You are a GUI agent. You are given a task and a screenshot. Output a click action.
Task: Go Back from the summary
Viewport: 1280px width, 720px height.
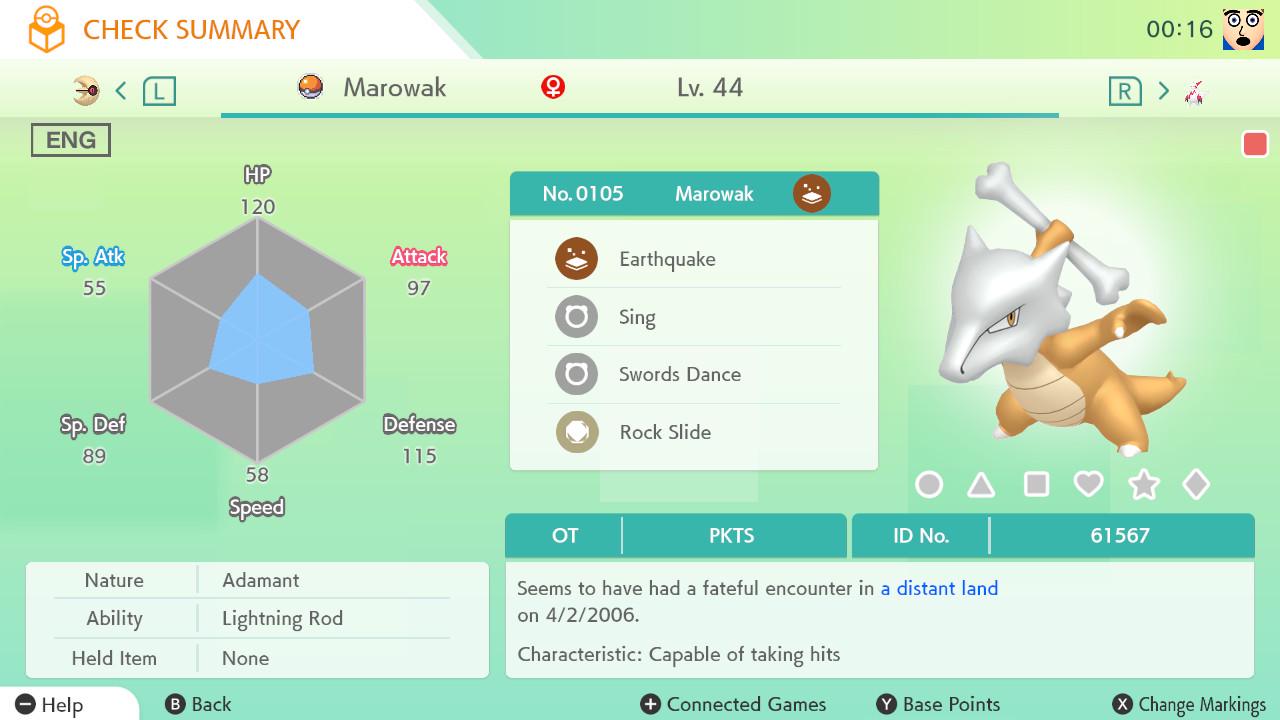coord(198,704)
